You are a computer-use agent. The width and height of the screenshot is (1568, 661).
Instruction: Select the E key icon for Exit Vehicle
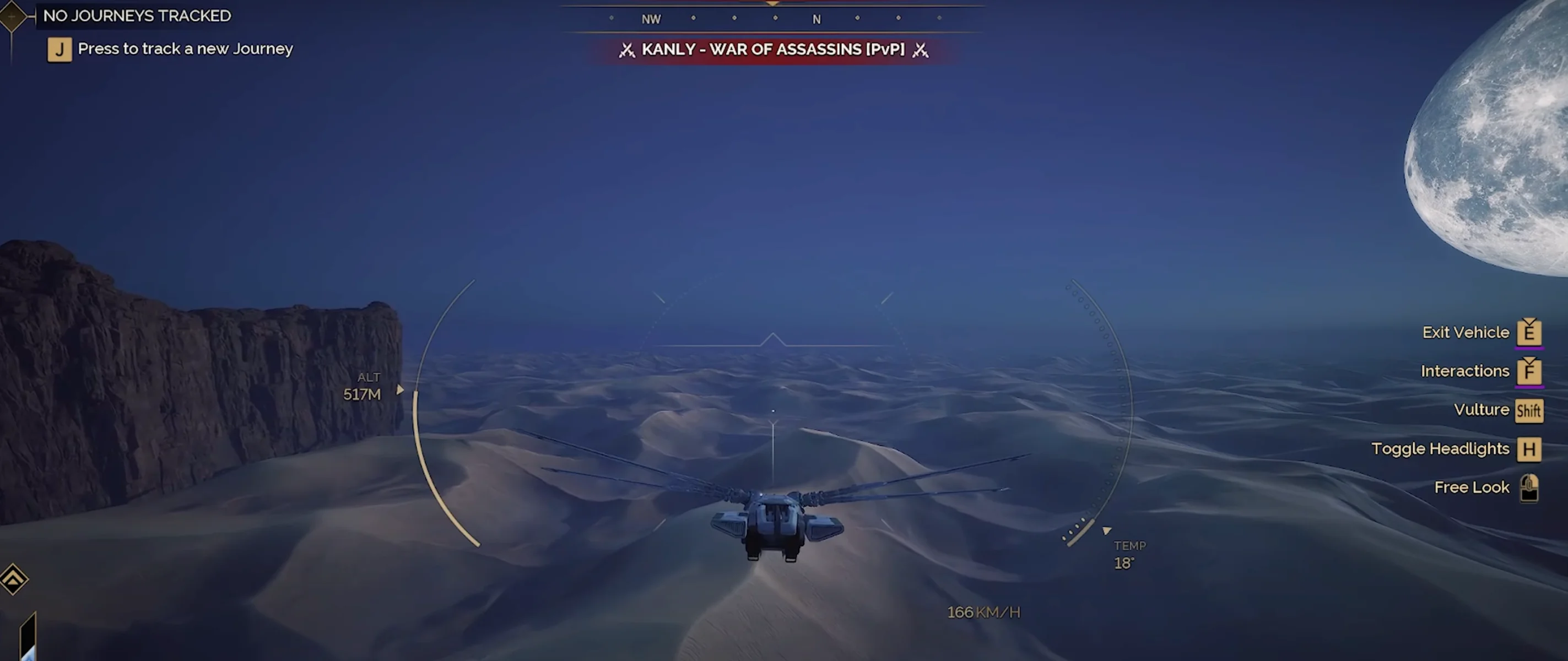[1529, 332]
